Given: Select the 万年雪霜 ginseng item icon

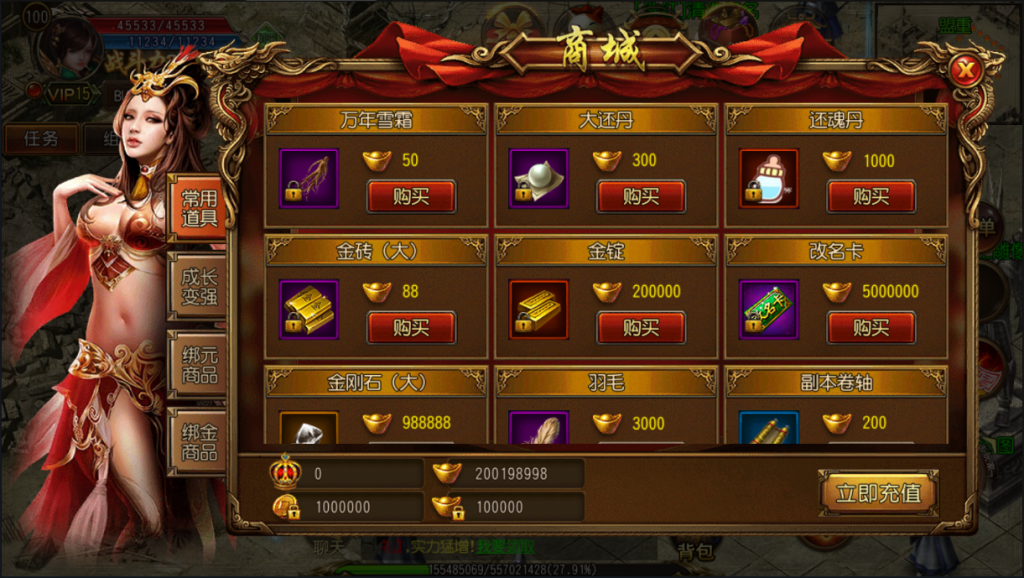Looking at the screenshot, I should coord(308,178).
